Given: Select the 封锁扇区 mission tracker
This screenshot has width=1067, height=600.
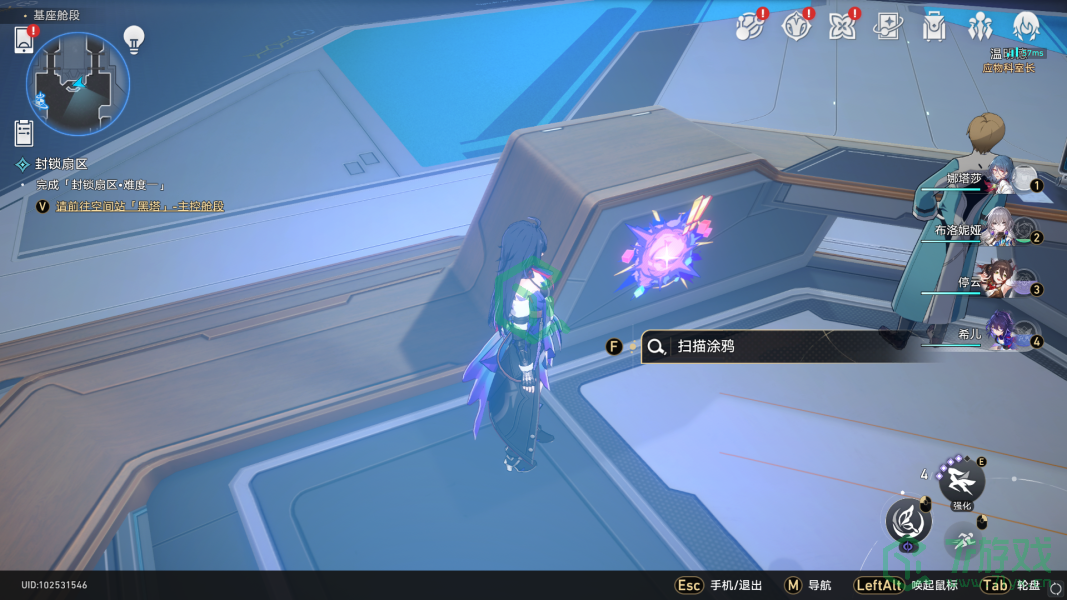Looking at the screenshot, I should pyautogui.click(x=62, y=164).
